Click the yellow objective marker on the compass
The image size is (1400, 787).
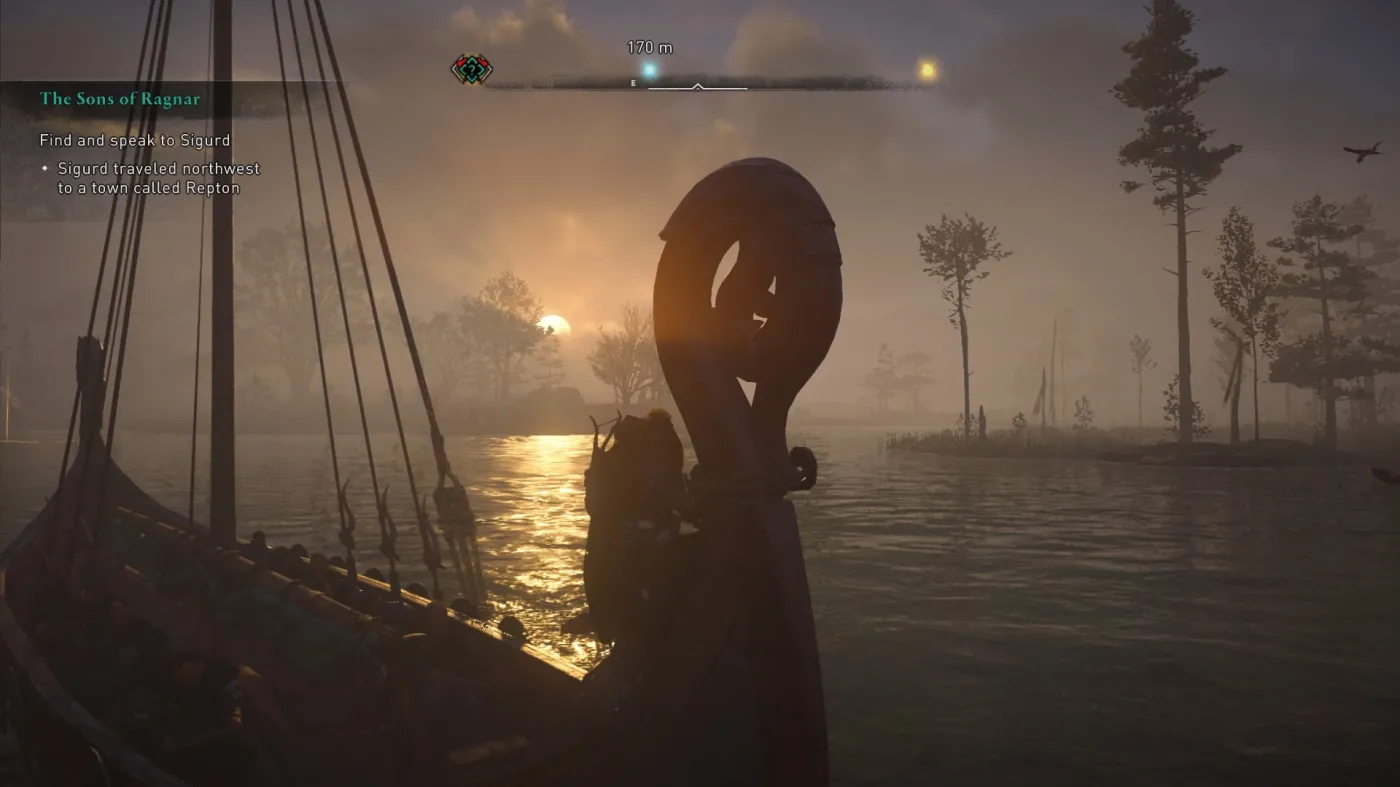pos(925,68)
